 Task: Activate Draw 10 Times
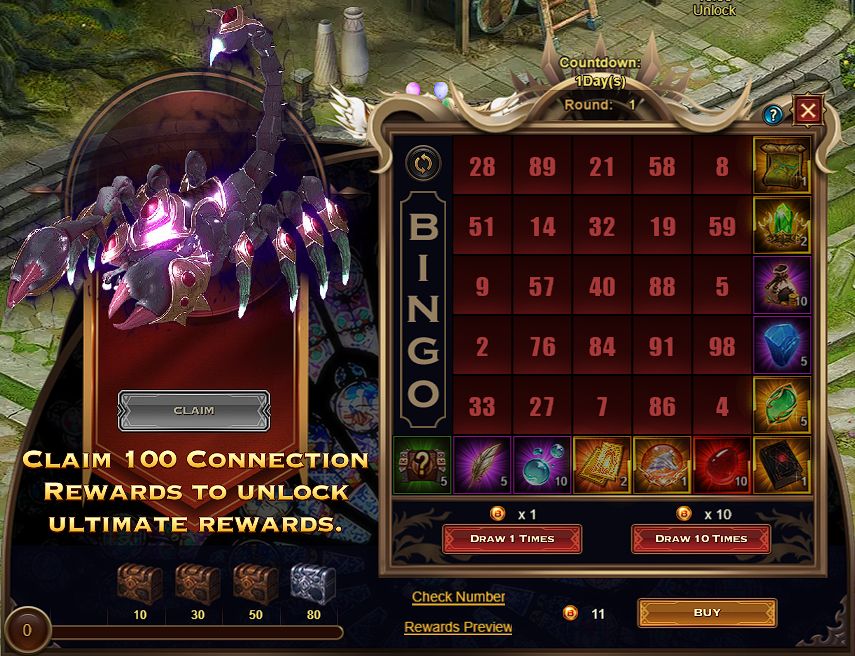[x=700, y=539]
